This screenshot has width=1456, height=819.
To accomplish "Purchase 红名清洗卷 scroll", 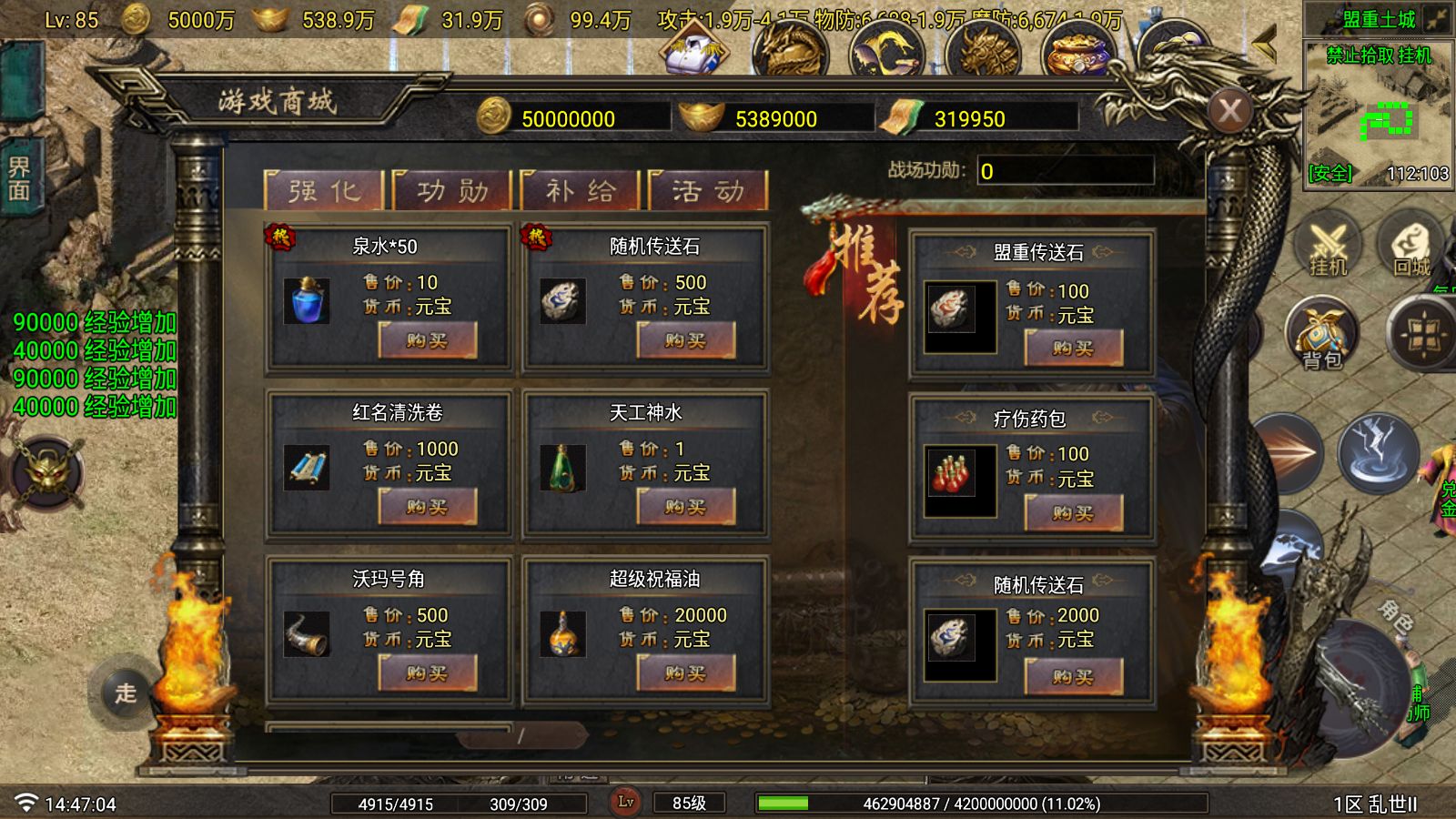I will 427,507.
